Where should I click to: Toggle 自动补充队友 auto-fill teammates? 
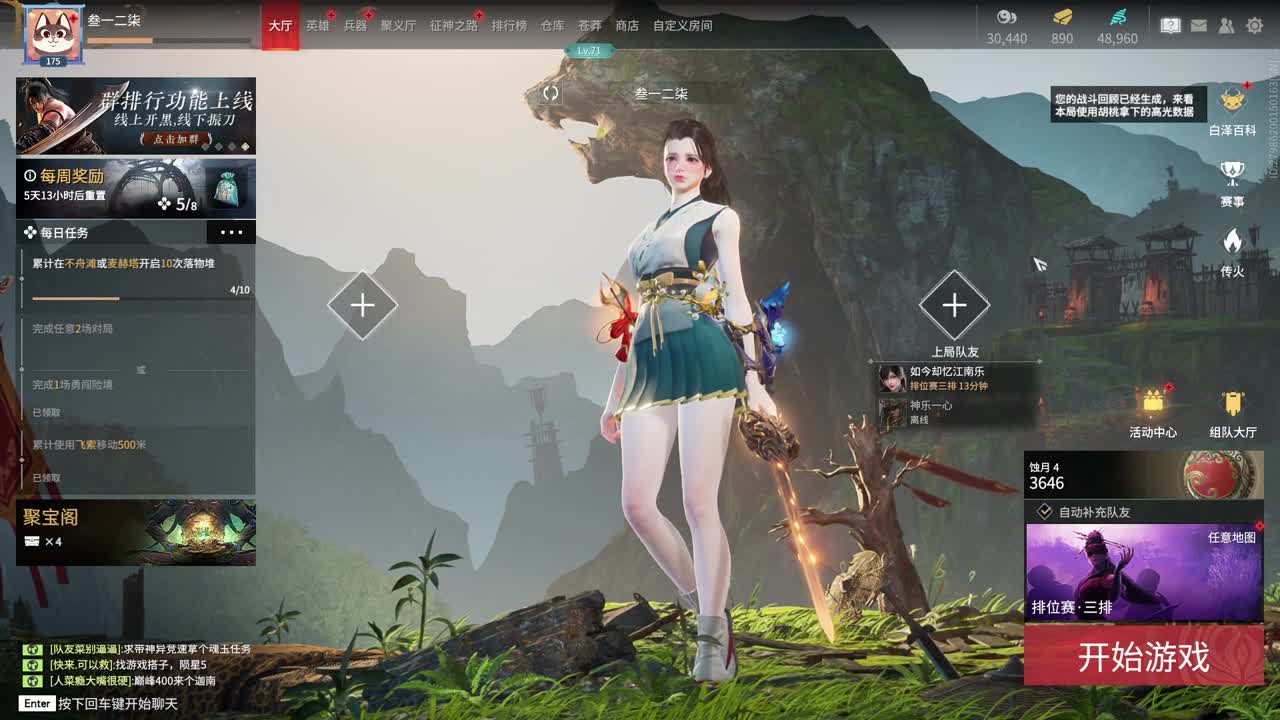pos(1045,512)
